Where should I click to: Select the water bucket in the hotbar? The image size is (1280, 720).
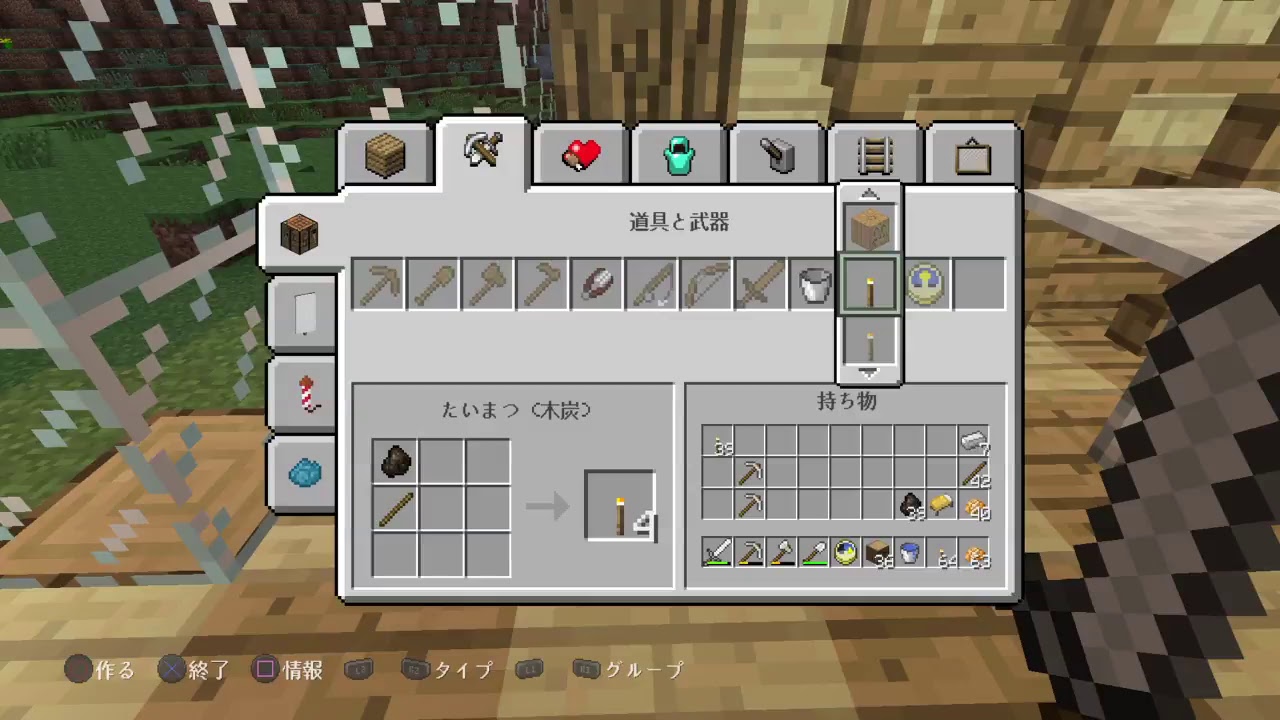tap(909, 552)
